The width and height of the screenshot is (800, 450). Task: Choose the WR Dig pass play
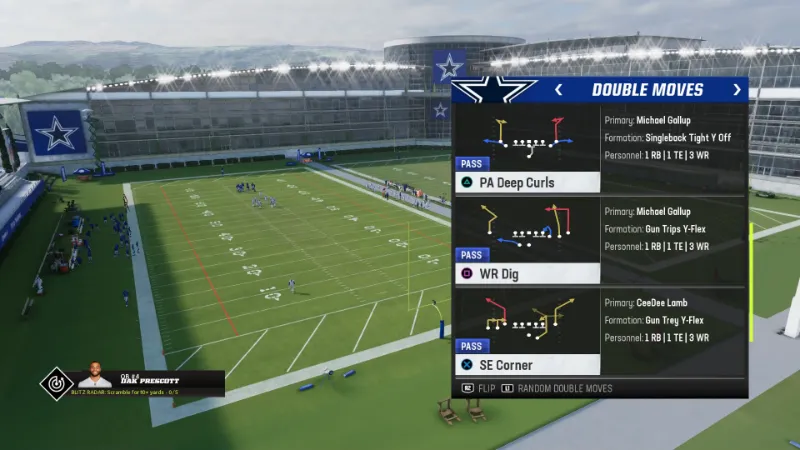click(527, 274)
